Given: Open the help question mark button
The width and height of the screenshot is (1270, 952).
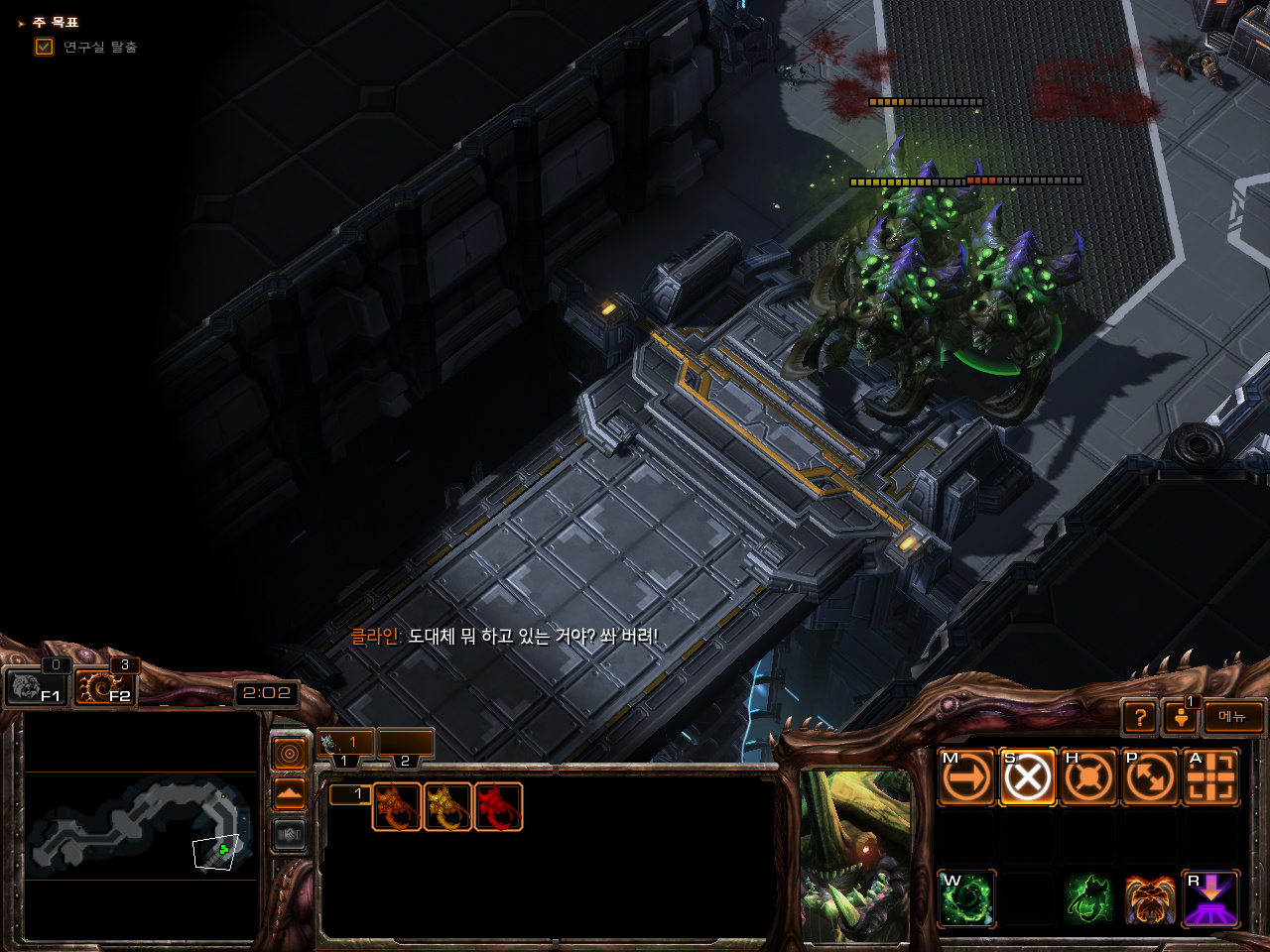Looking at the screenshot, I should (1140, 717).
